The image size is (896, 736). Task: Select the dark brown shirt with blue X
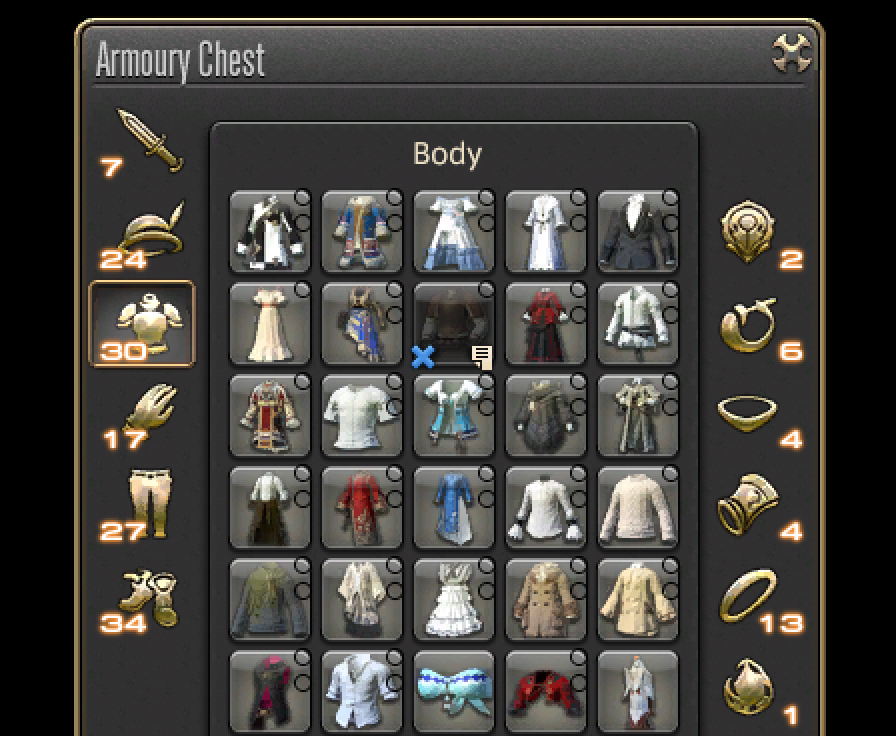pyautogui.click(x=454, y=324)
